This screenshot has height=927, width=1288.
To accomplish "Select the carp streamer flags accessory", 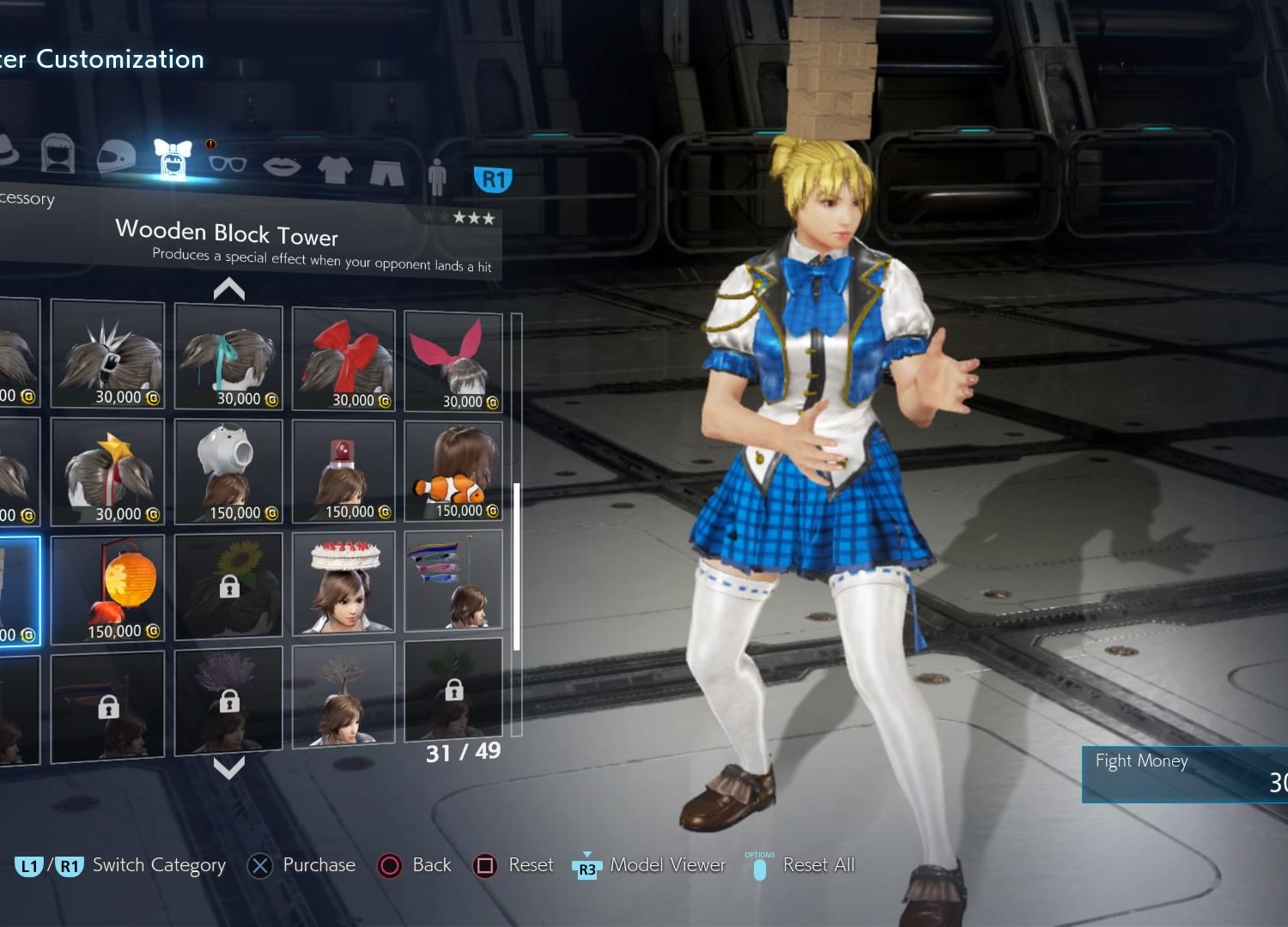I will point(453,580).
